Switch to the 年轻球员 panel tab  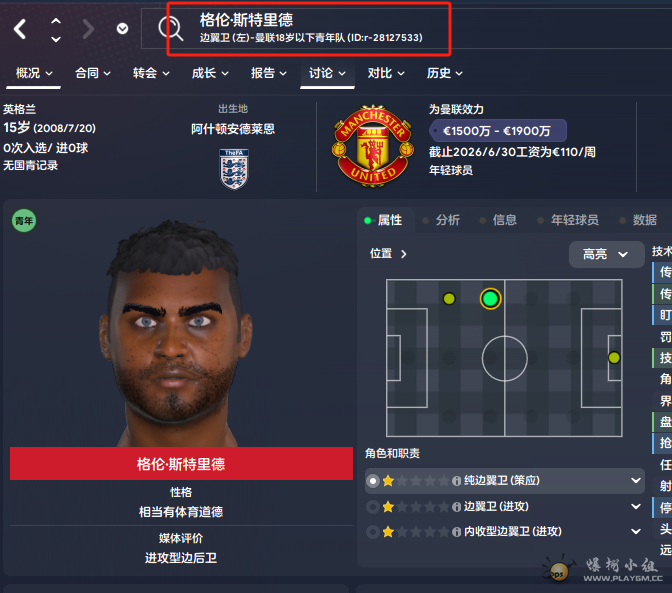[x=574, y=220]
